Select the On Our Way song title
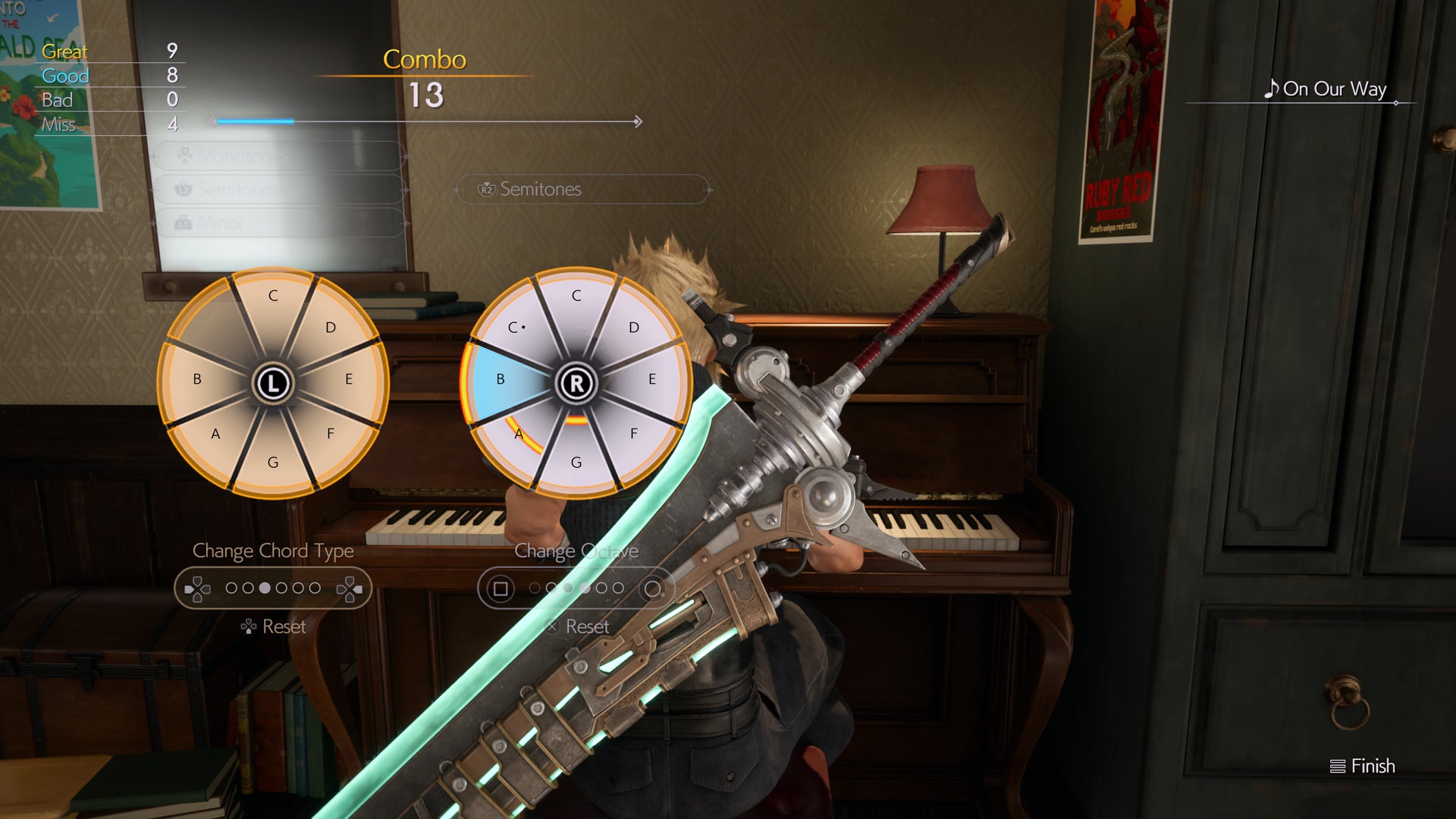 [x=1335, y=89]
